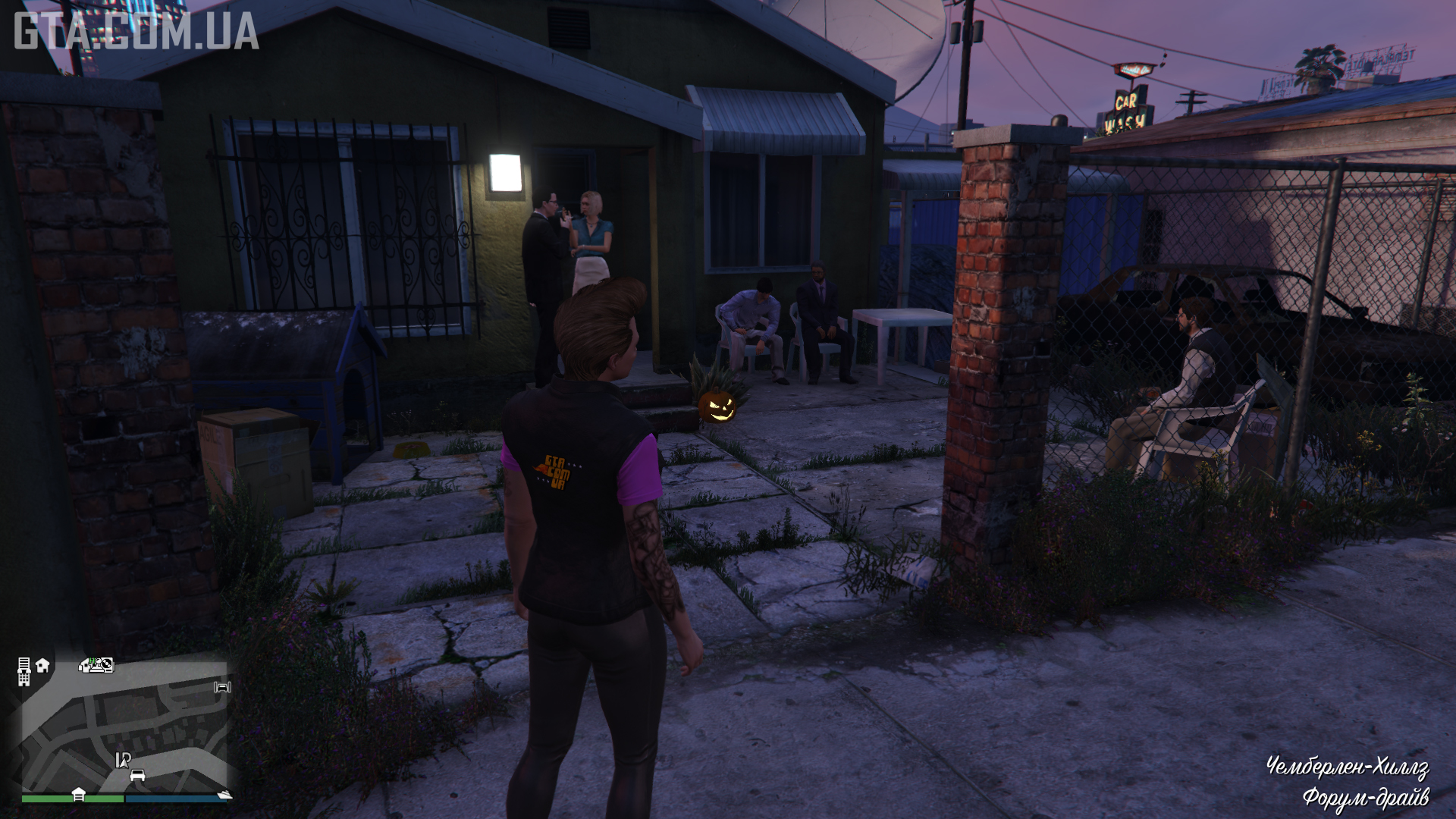Select the garage blip on minimap edge
This screenshot has height=819, width=1456.
(x=78, y=794)
